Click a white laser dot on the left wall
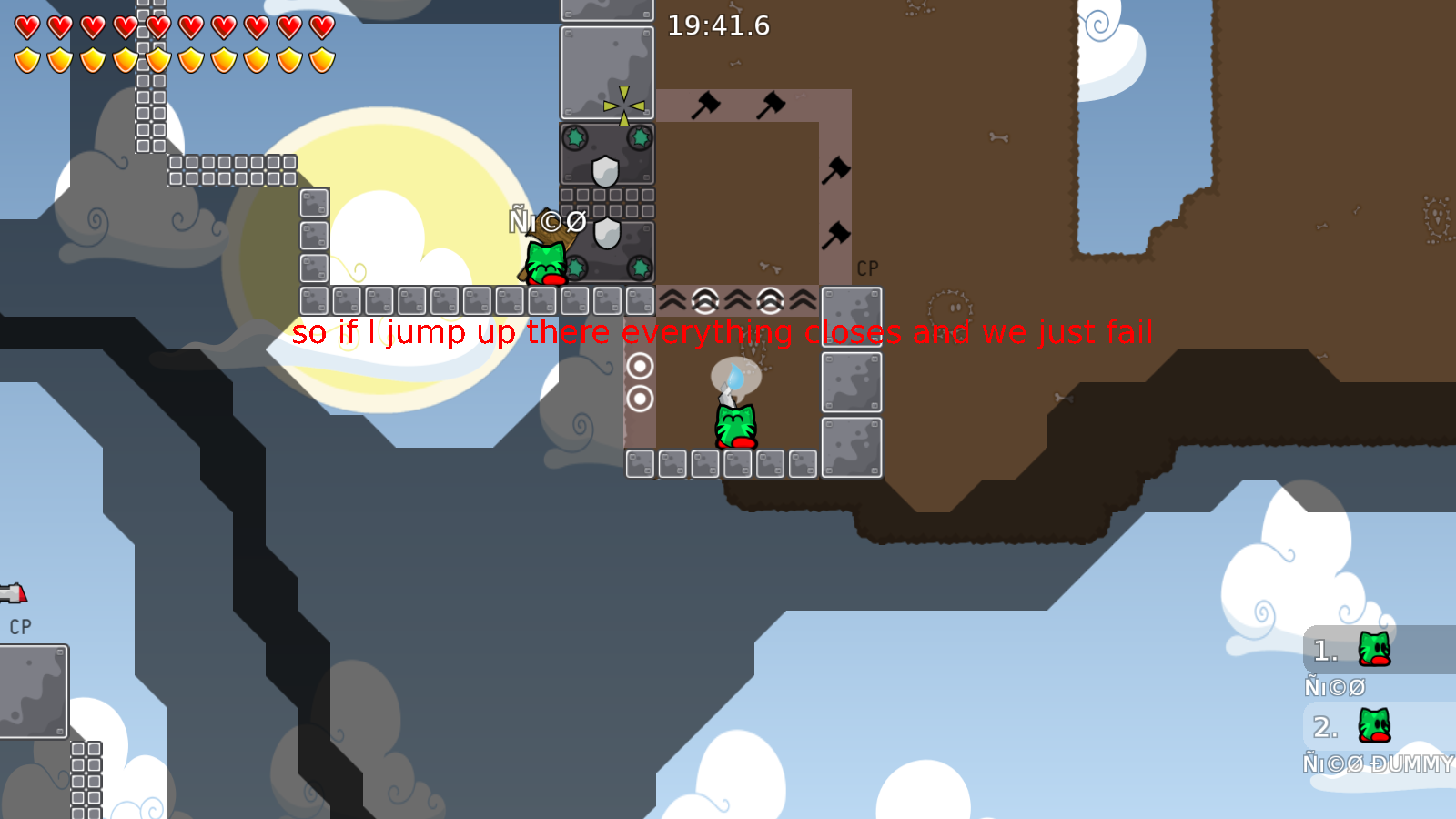This screenshot has height=819, width=1456. click(x=642, y=367)
